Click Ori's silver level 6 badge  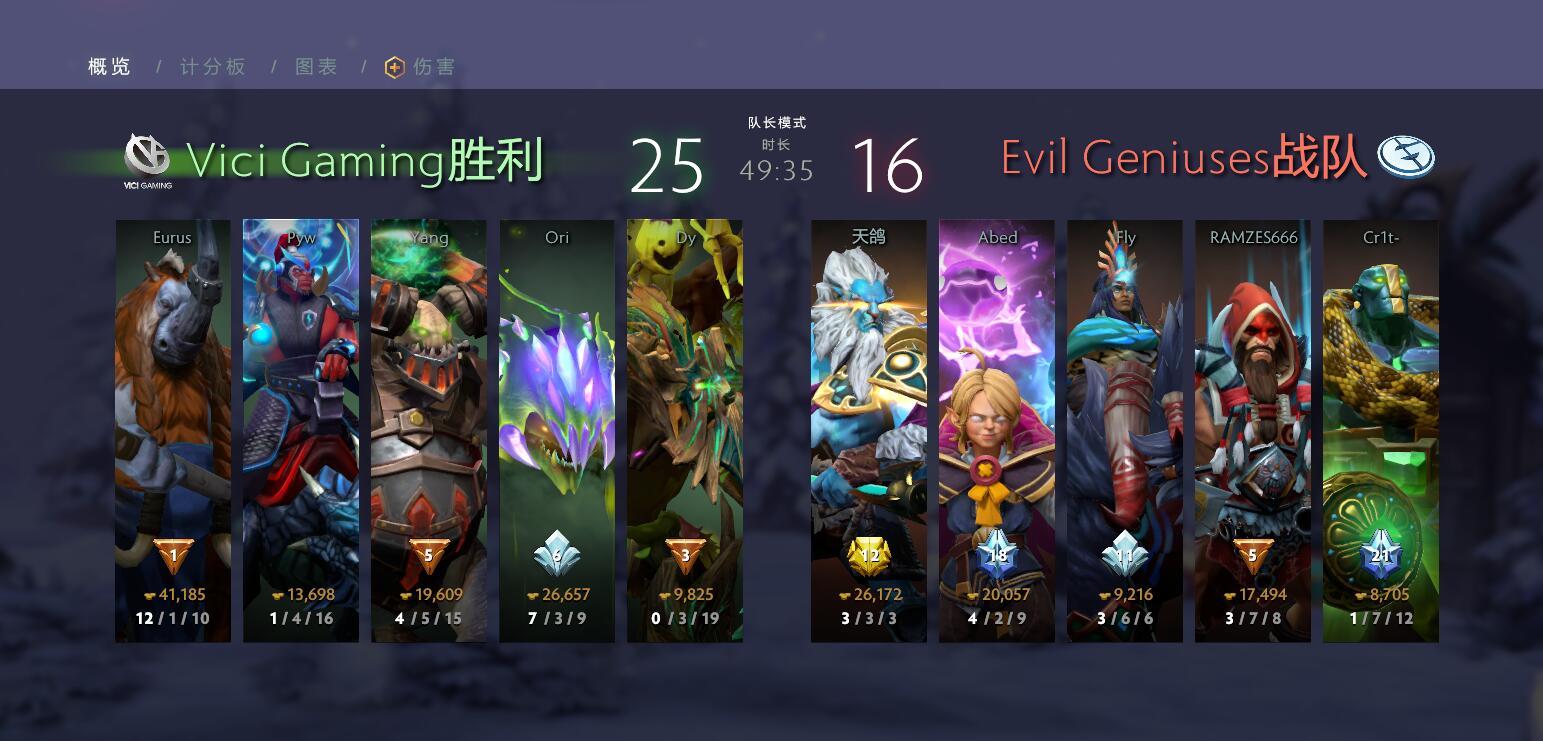click(x=556, y=554)
